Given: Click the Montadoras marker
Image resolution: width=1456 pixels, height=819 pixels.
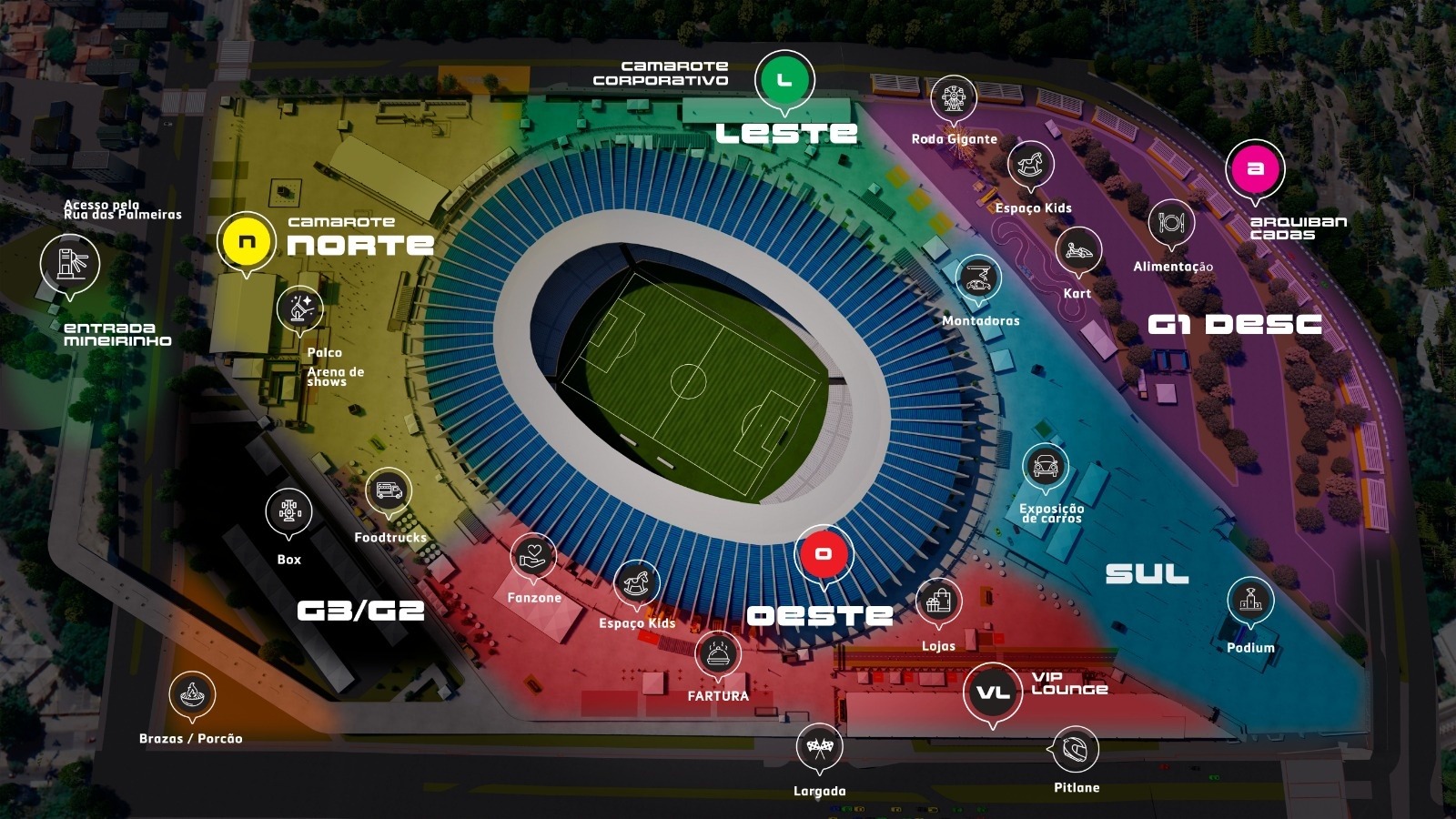Looking at the screenshot, I should click(978, 278).
